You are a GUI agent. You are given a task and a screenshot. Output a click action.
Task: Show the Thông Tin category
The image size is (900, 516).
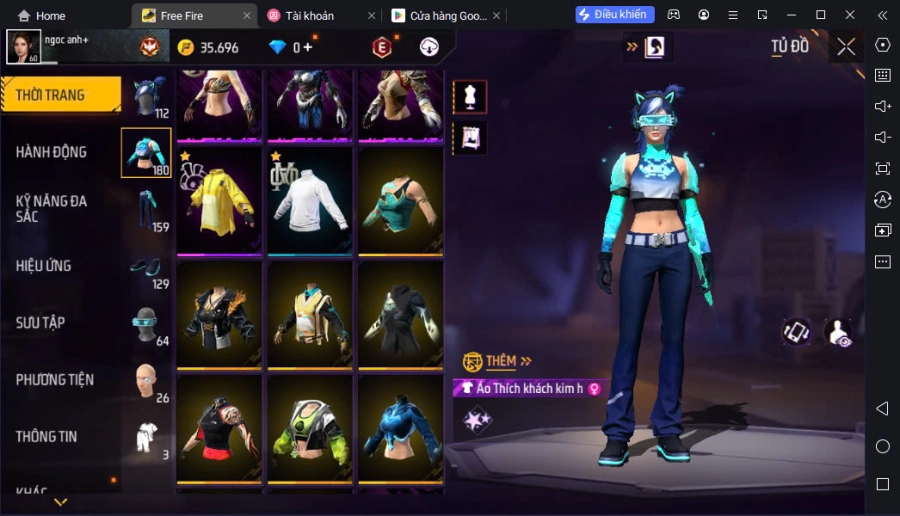pyautogui.click(x=46, y=436)
